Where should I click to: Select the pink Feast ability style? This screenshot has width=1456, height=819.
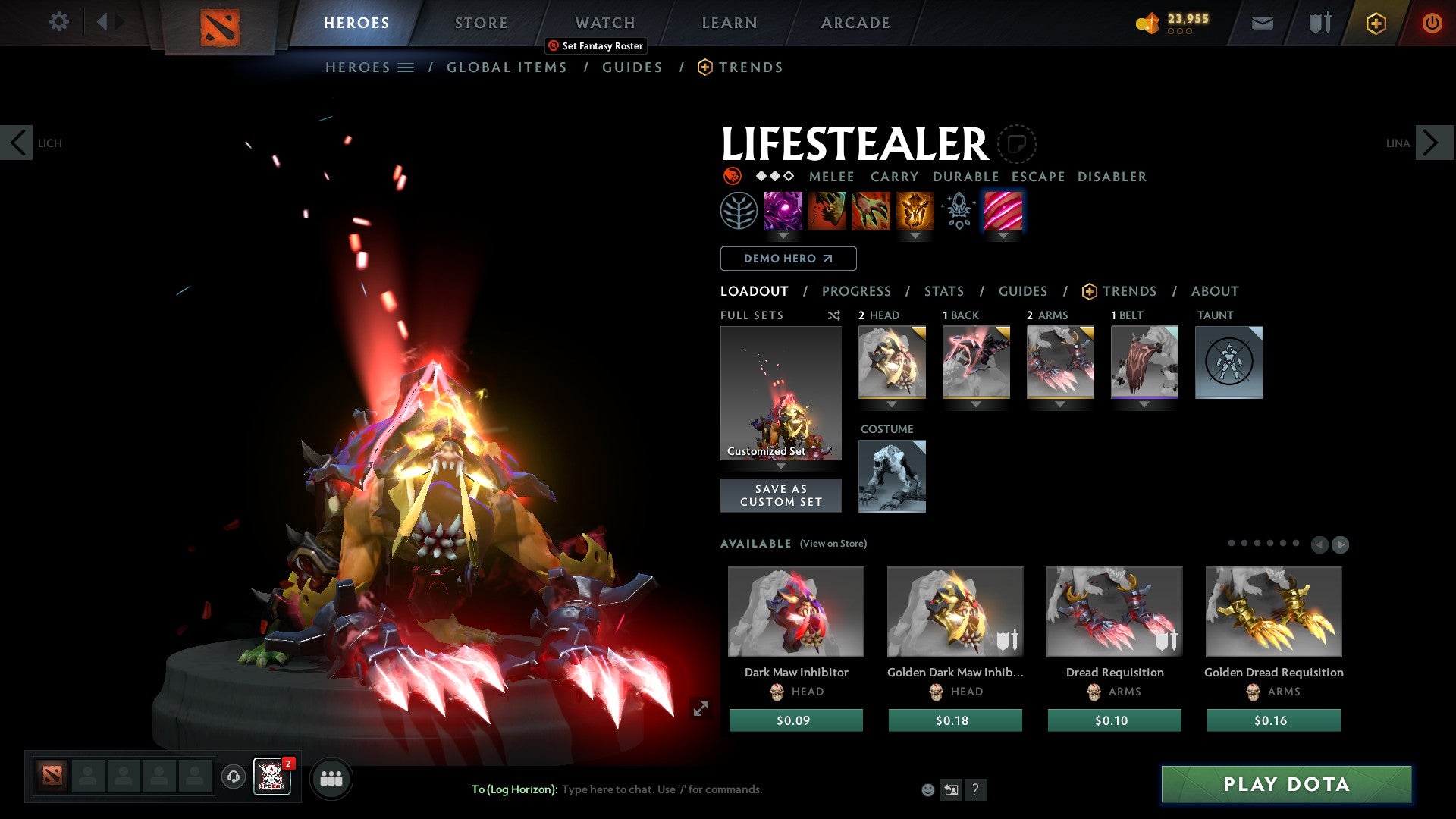(x=1003, y=212)
